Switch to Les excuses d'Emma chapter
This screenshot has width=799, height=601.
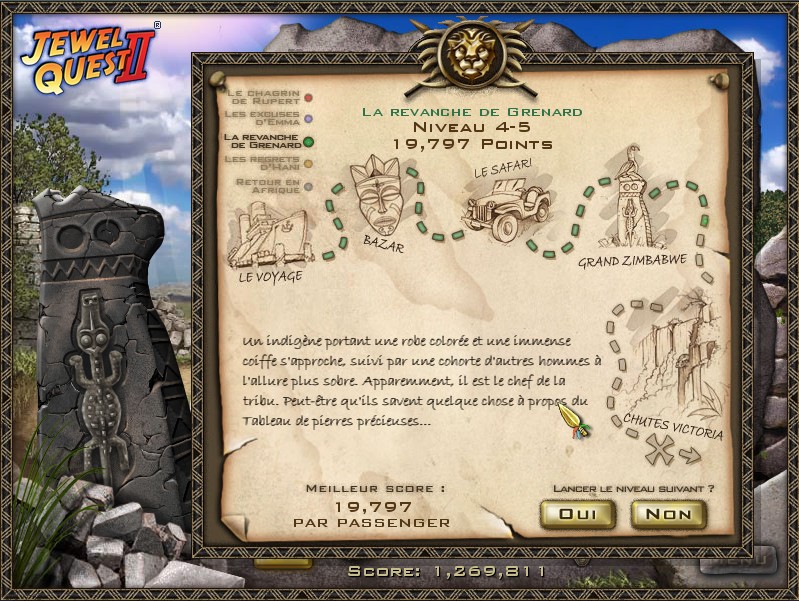(267, 119)
